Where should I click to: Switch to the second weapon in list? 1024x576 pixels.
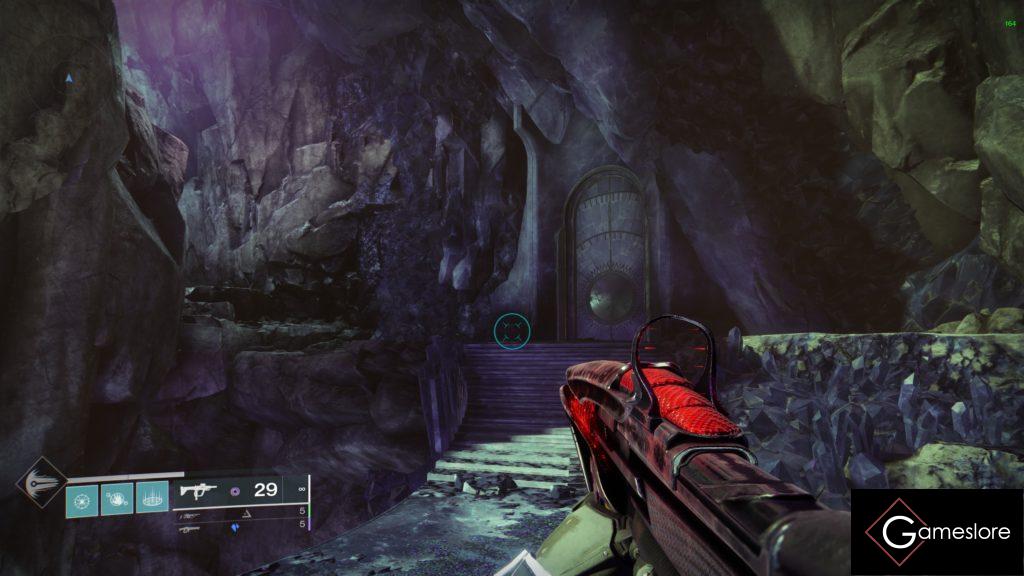click(189, 516)
